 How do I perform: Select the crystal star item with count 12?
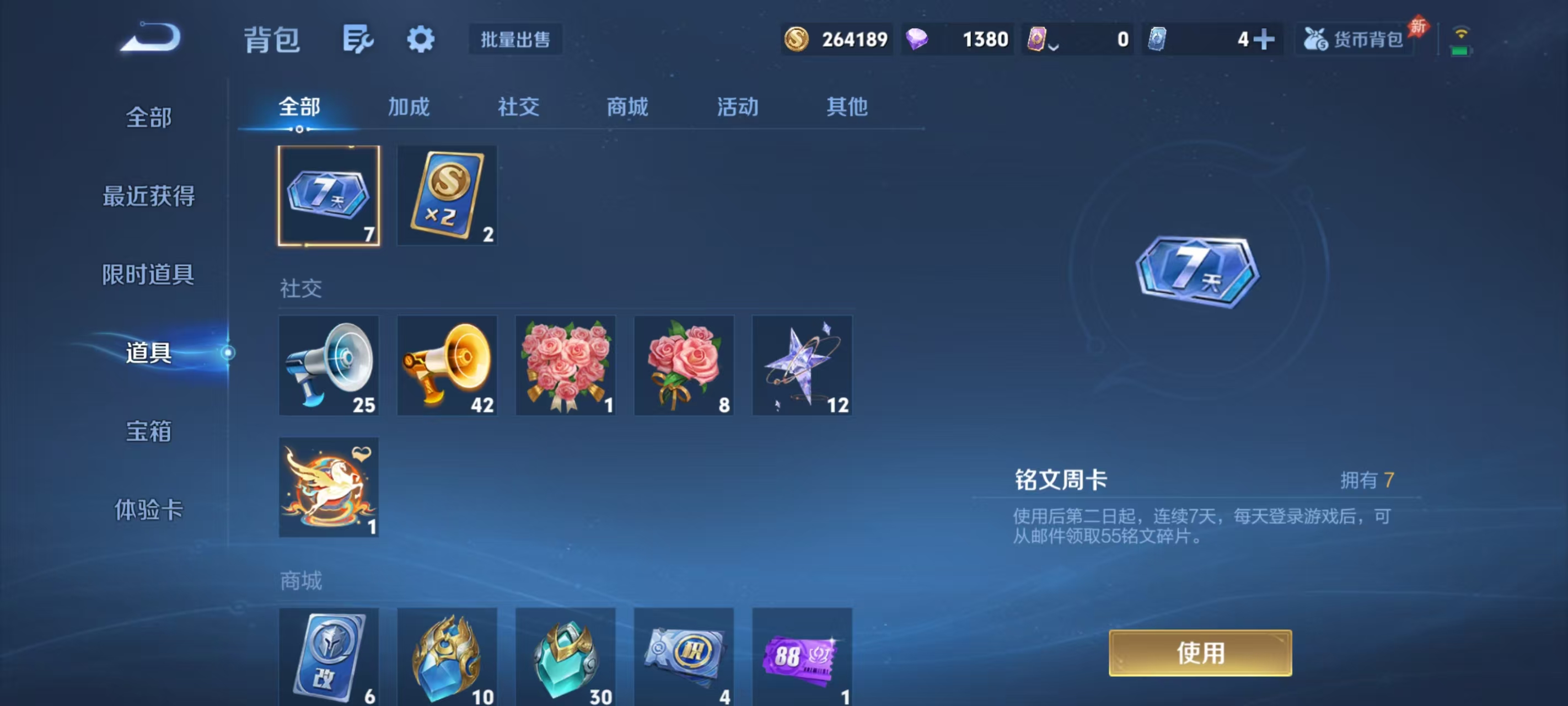(802, 366)
